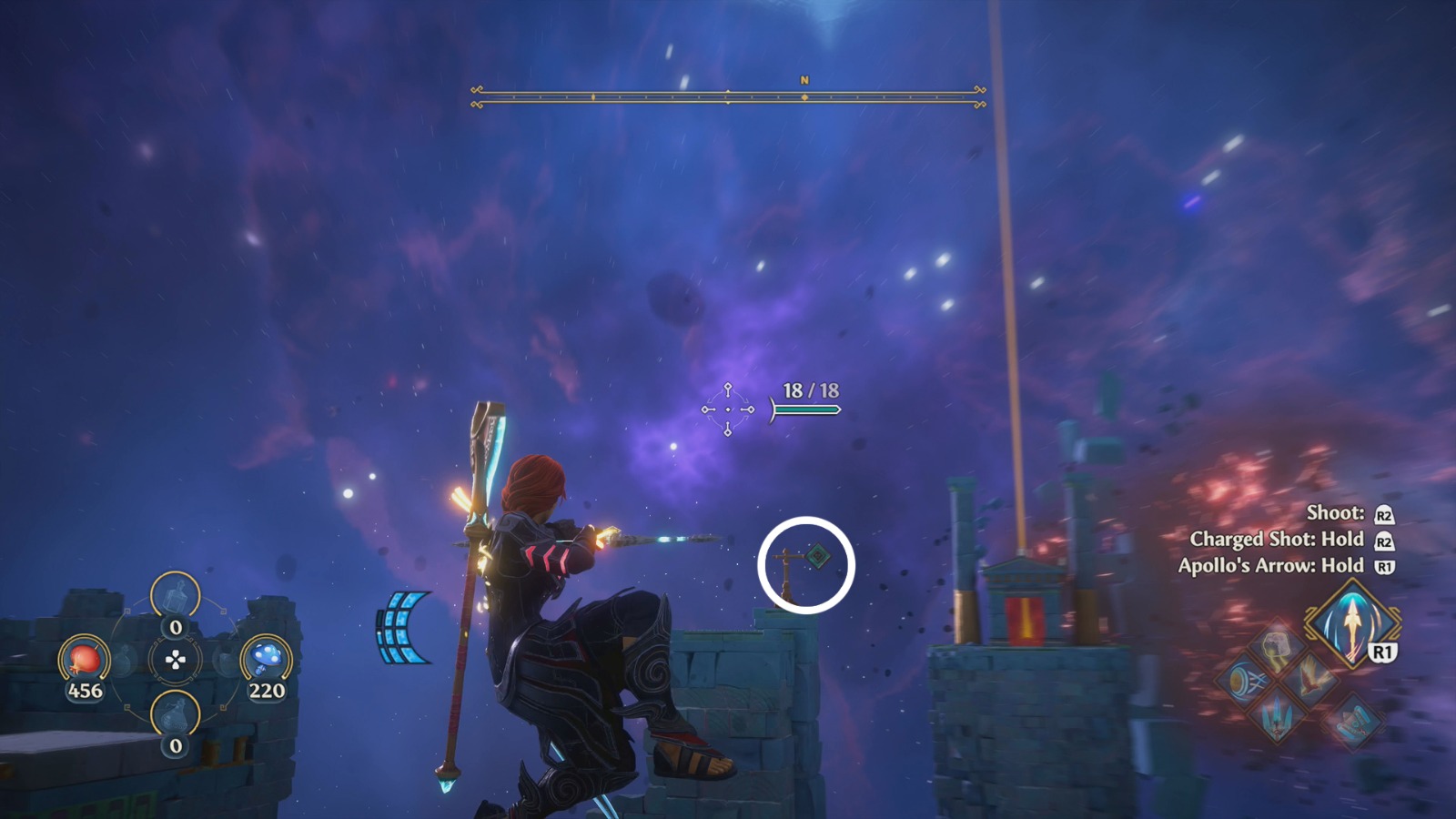Select the blue mushroom icon showing 220
This screenshot has width=1456, height=819.
pos(264,658)
